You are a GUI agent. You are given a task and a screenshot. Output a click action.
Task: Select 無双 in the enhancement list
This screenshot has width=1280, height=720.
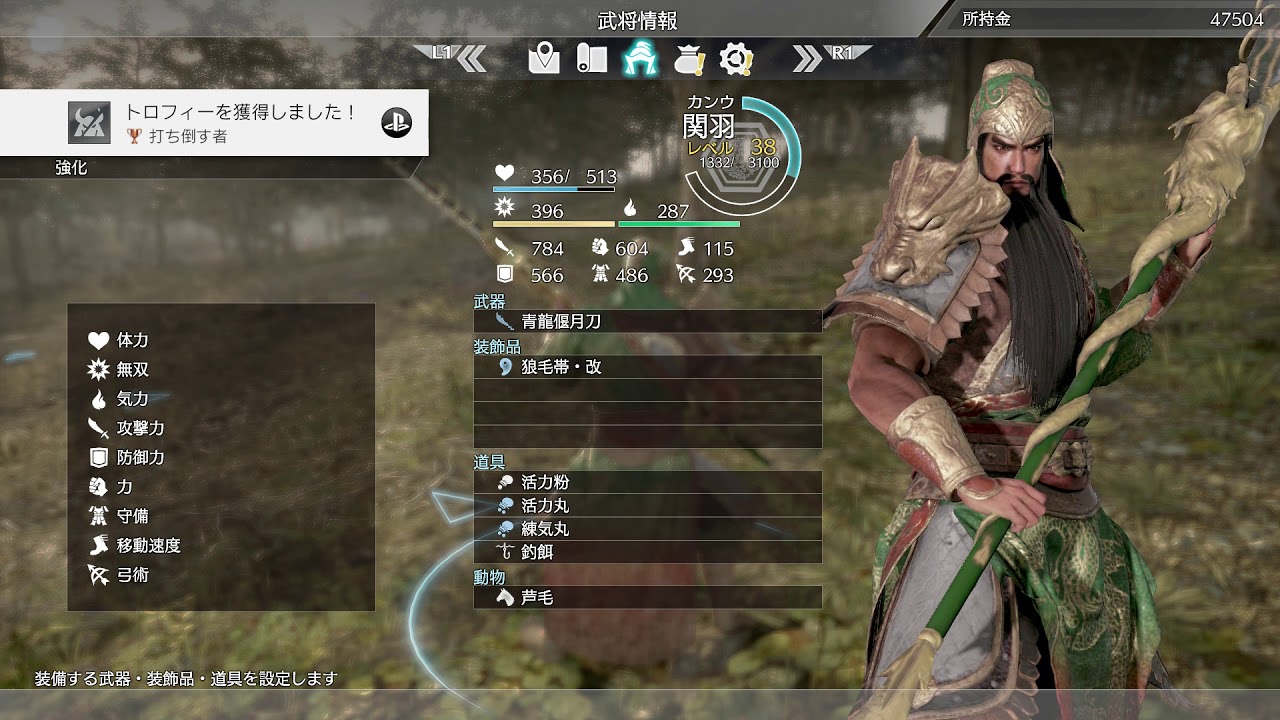tap(132, 370)
